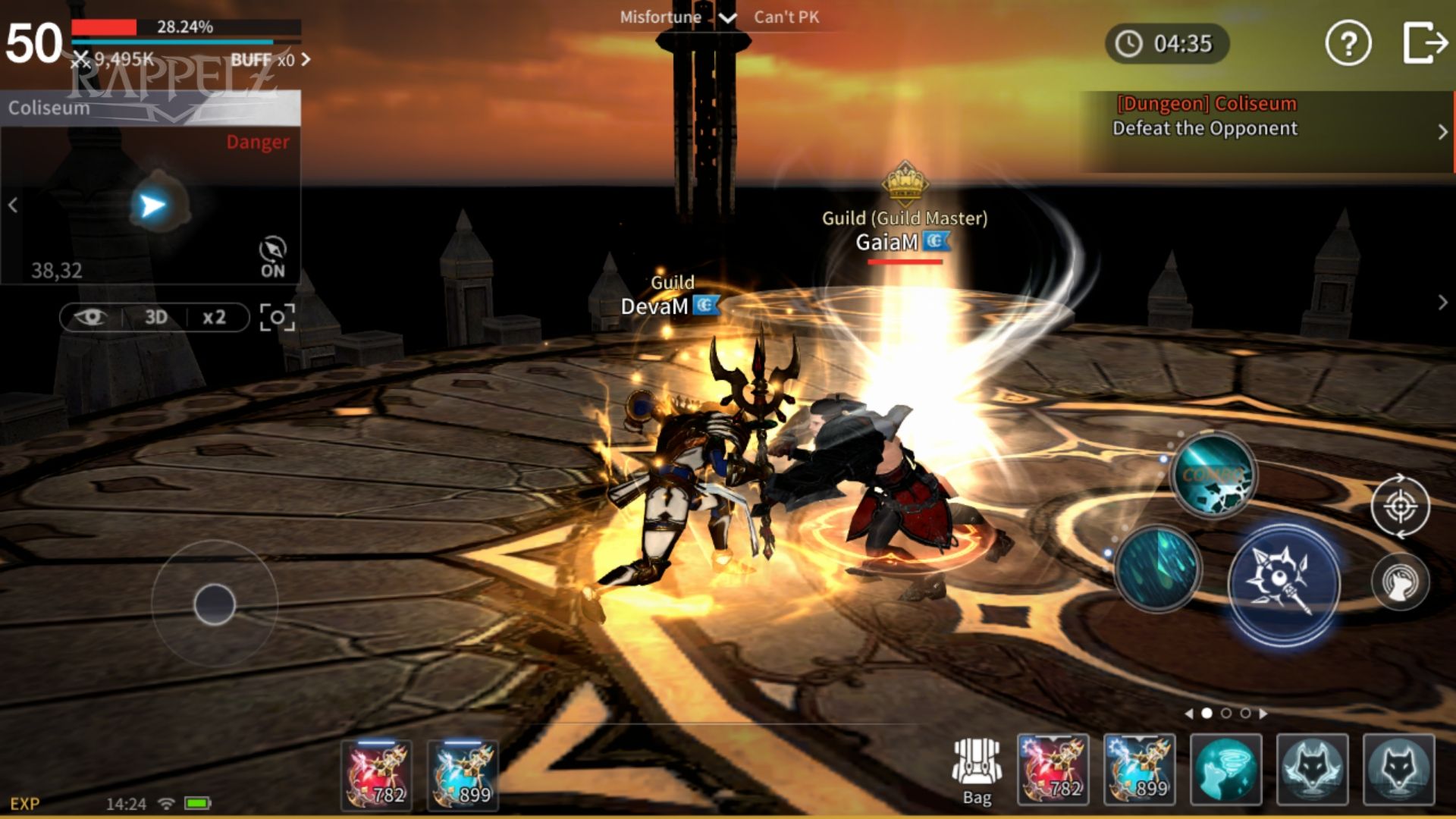Screen dimensions: 1456x819
Task: Collapse the minimap panel left arrow
Action: click(13, 206)
